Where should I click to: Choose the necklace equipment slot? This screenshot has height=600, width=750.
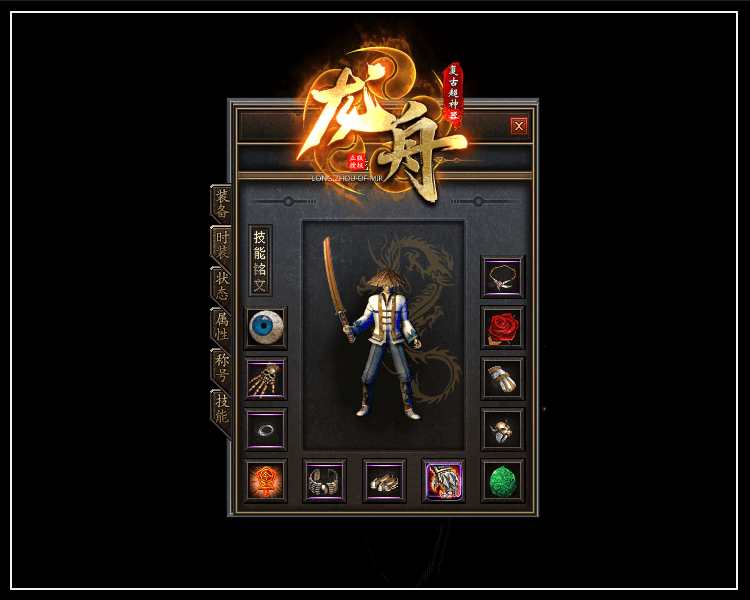click(502, 277)
